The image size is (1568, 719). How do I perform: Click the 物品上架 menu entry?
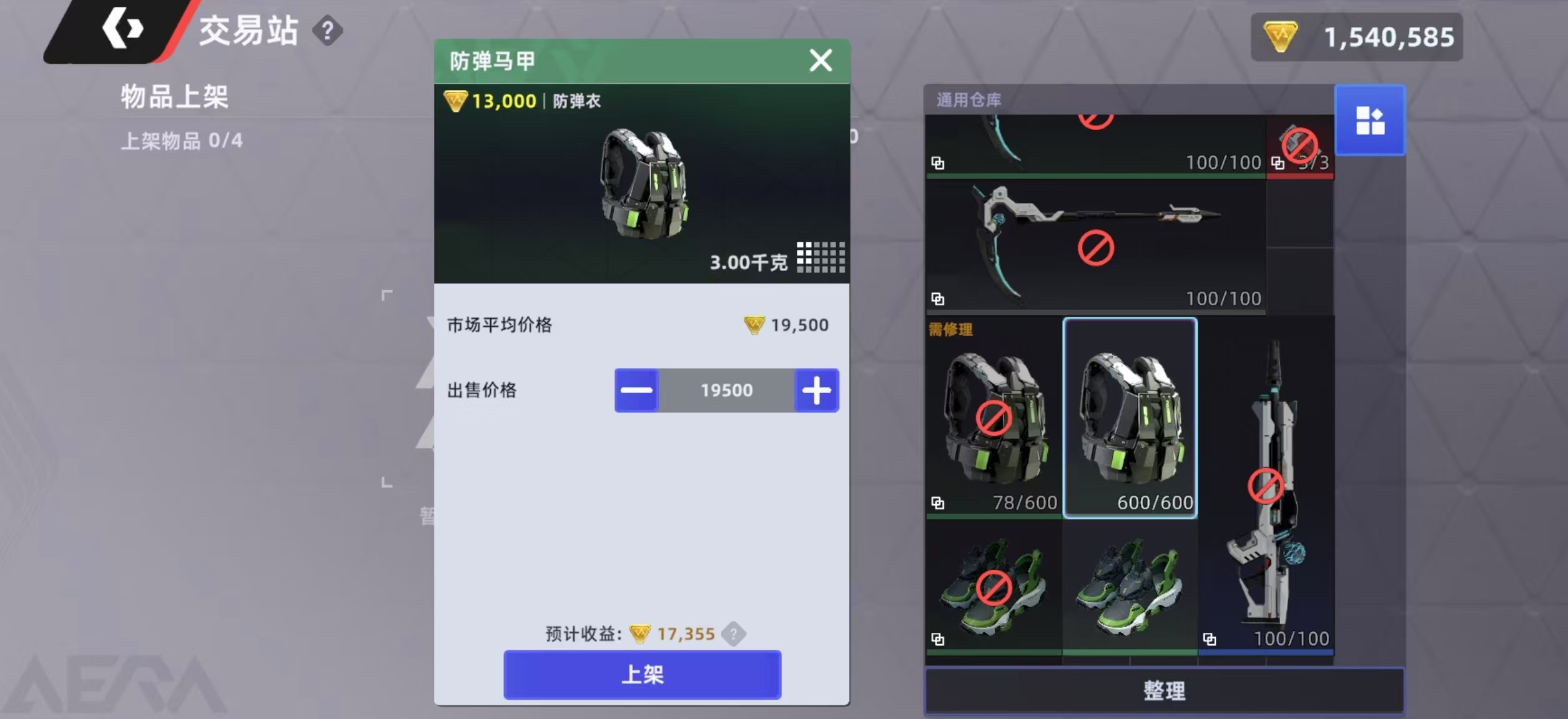pyautogui.click(x=174, y=97)
